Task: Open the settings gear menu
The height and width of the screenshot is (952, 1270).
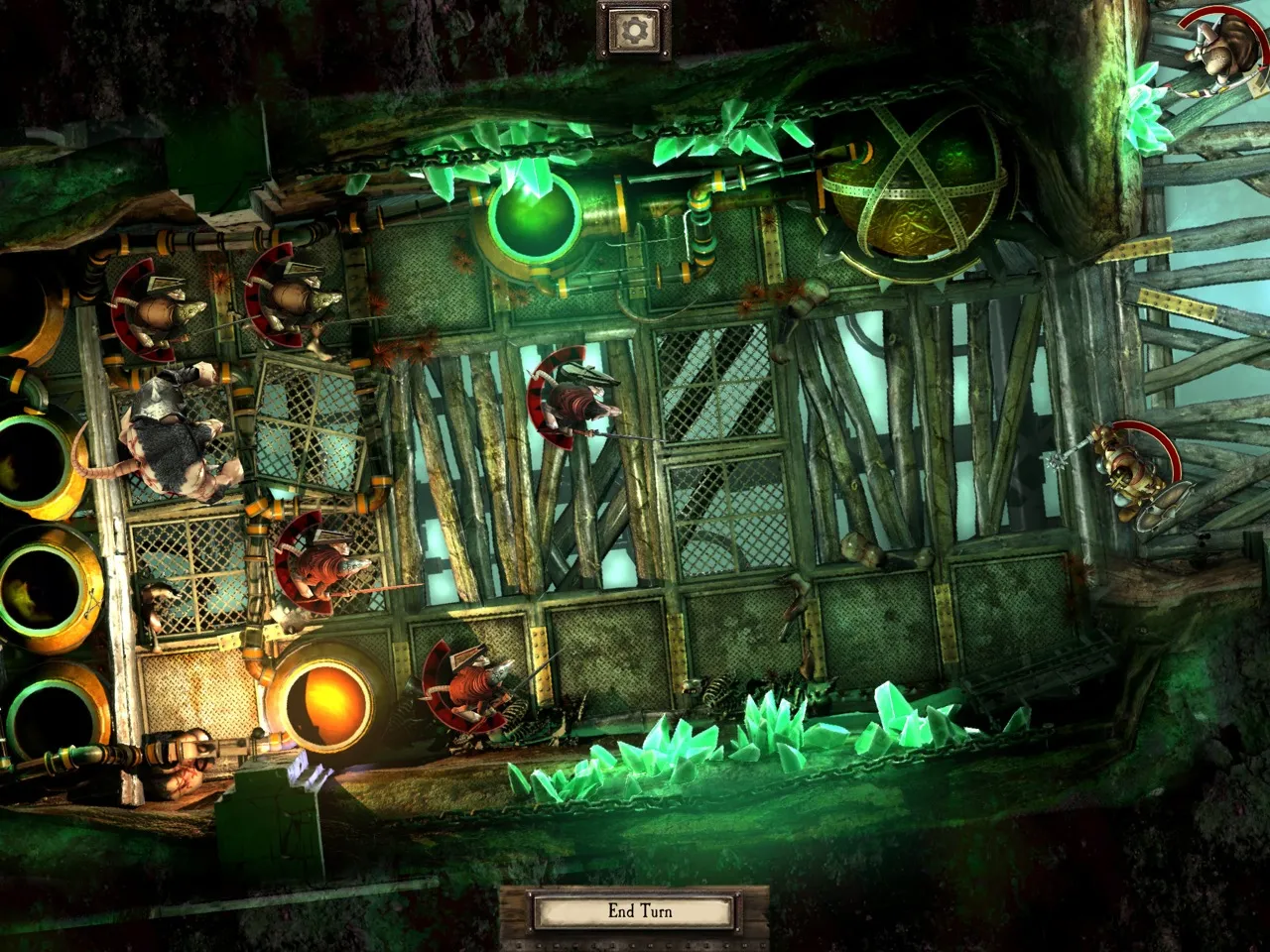Action: (x=634, y=31)
